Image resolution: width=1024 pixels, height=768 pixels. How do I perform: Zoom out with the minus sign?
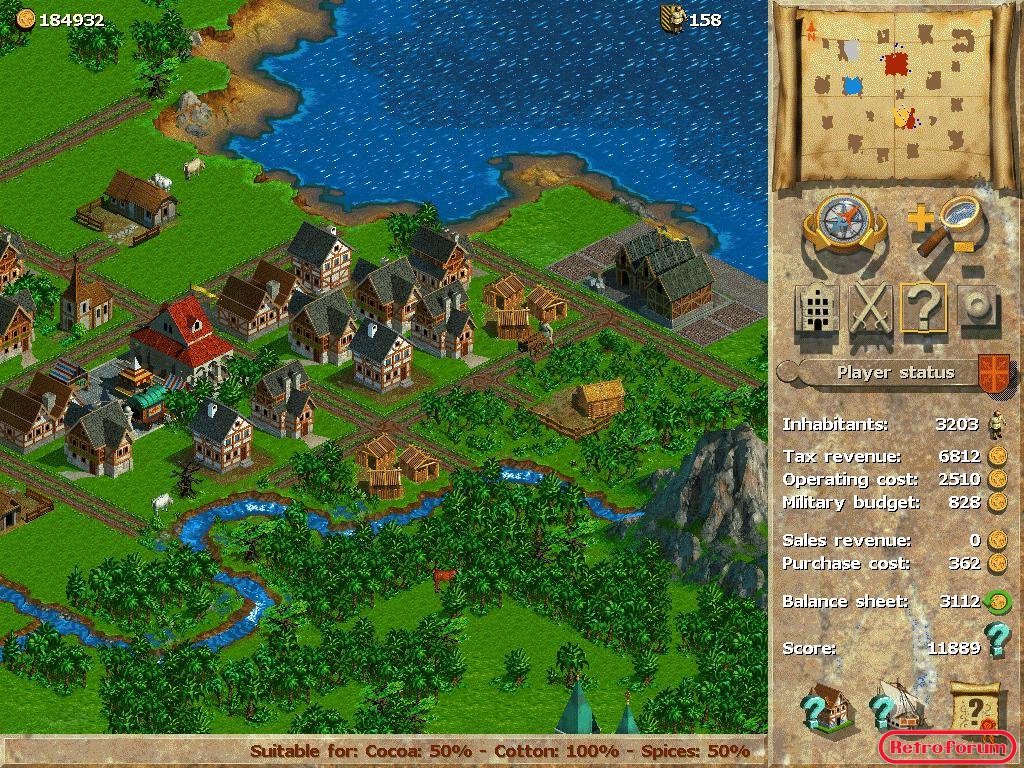(x=966, y=246)
